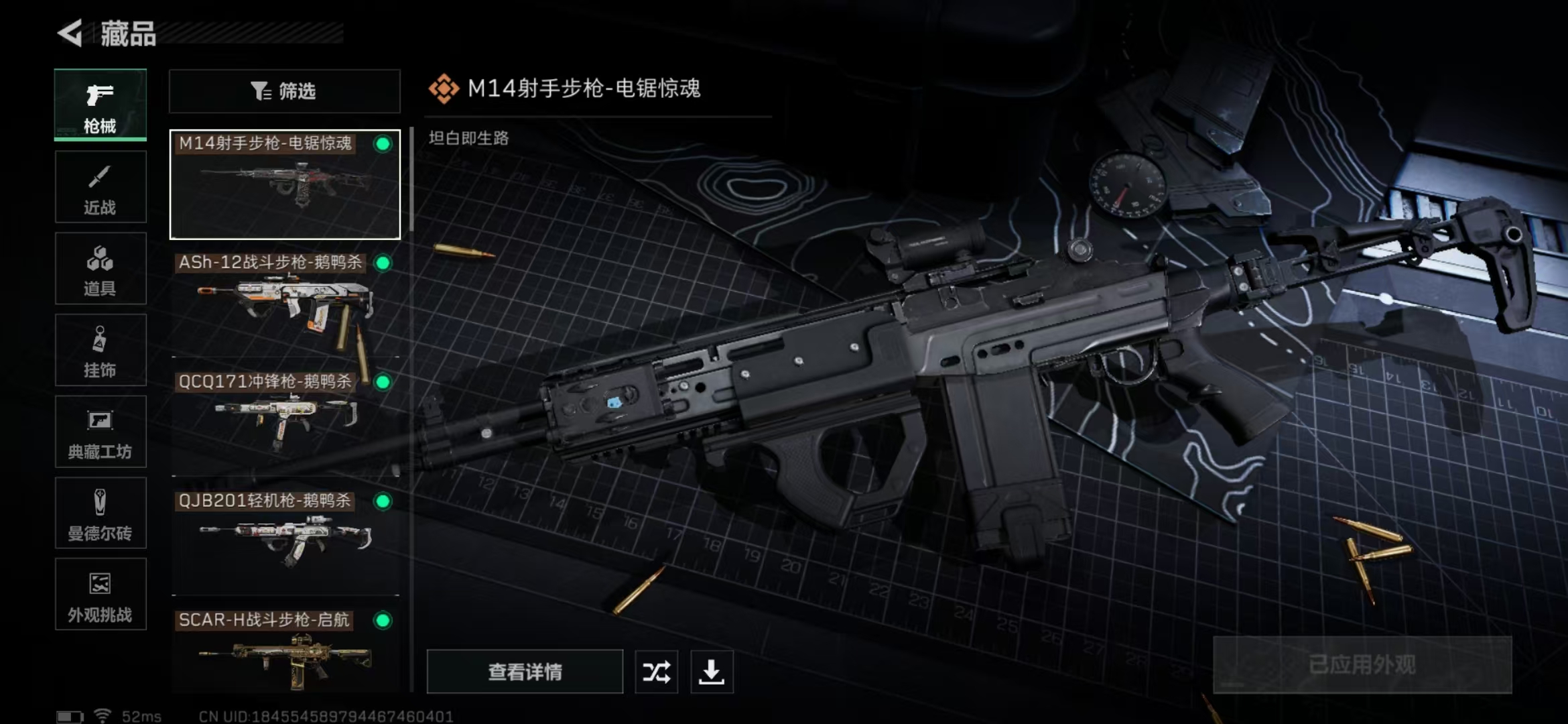
Task: Click the 已应用外观 applied appearance button
Action: pos(1362,665)
